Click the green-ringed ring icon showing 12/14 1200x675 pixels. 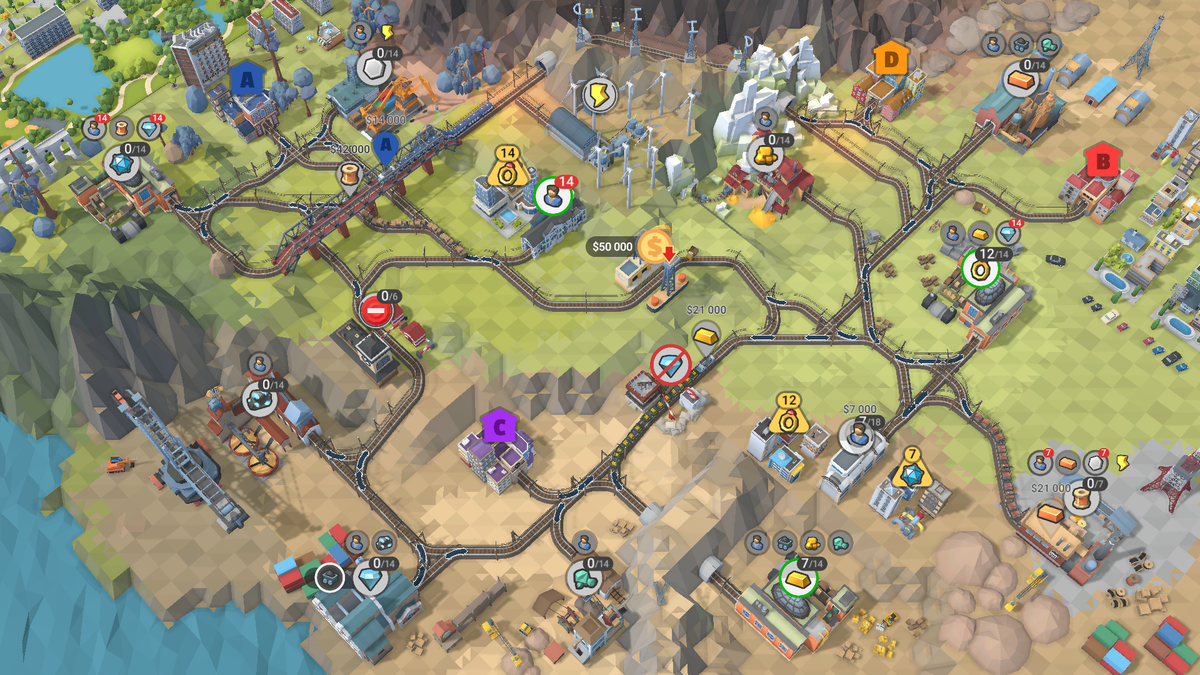[x=979, y=268]
